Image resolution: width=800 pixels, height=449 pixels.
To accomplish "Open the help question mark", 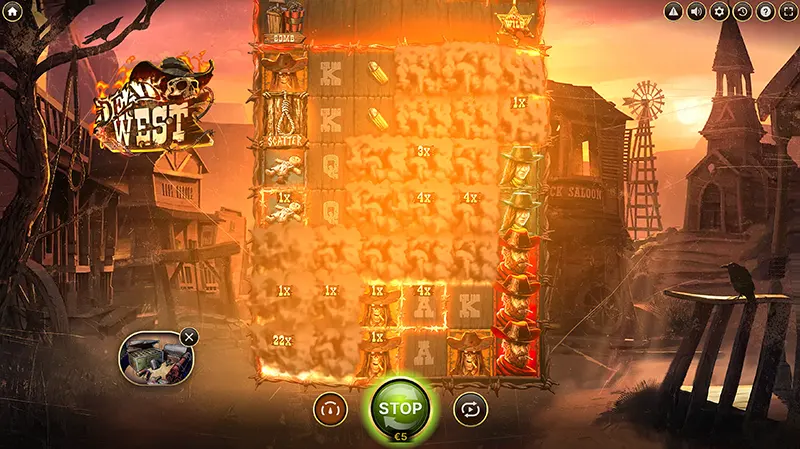I will (x=765, y=12).
